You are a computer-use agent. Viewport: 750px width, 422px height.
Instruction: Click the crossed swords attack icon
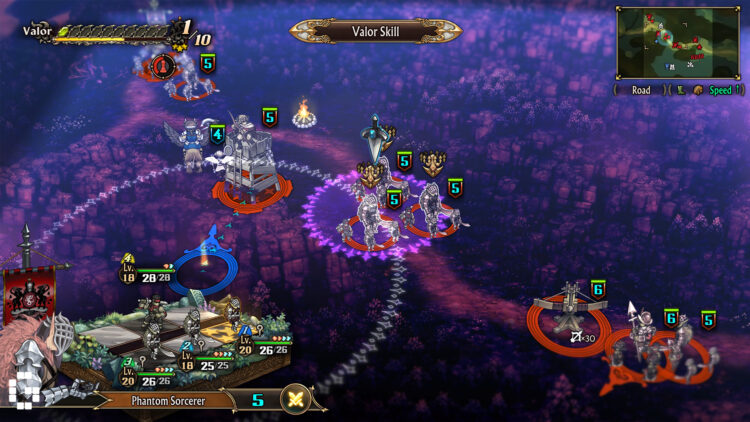pyautogui.click(x=295, y=399)
